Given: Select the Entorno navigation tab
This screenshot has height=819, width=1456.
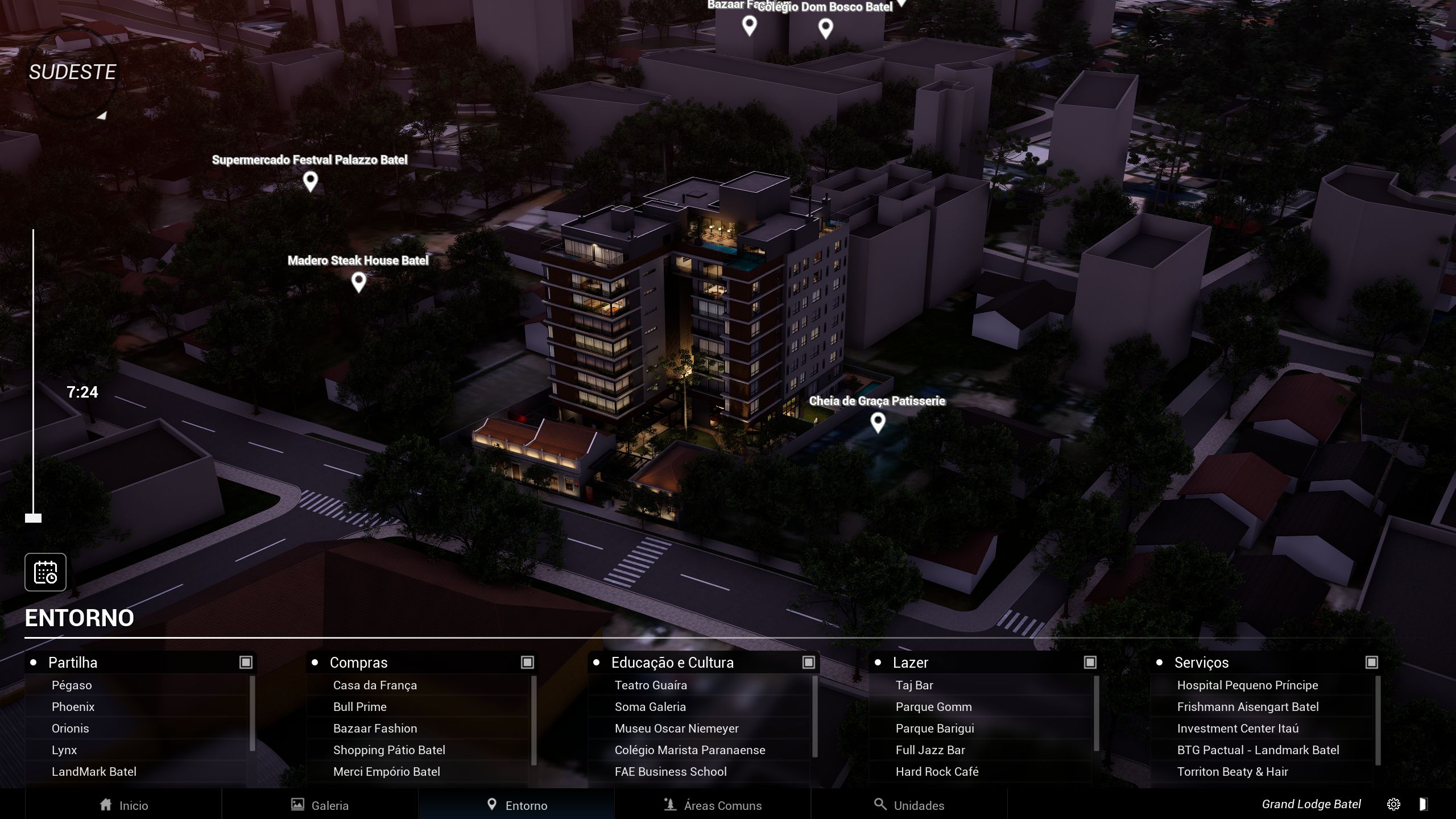Looking at the screenshot, I should [517, 805].
